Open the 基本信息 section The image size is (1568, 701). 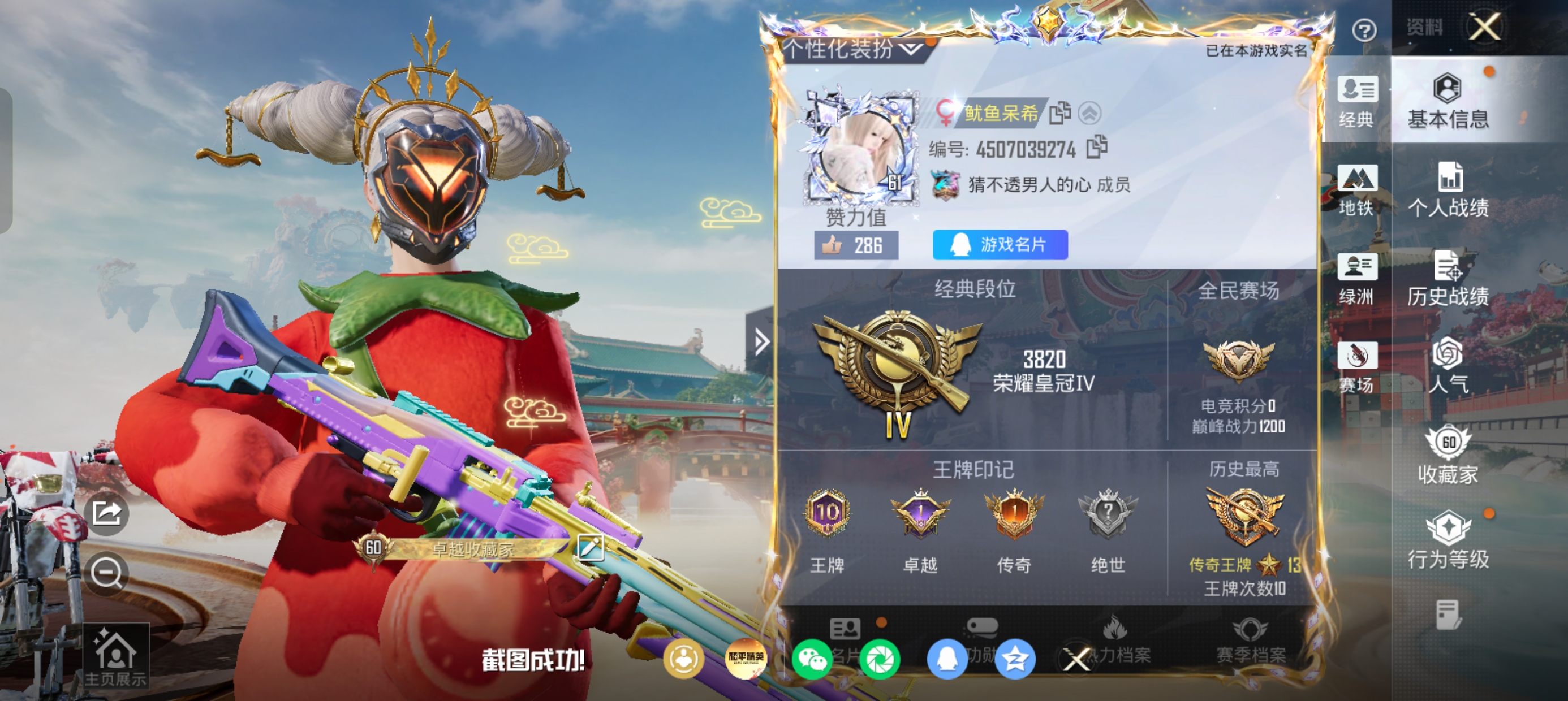coord(1448,102)
